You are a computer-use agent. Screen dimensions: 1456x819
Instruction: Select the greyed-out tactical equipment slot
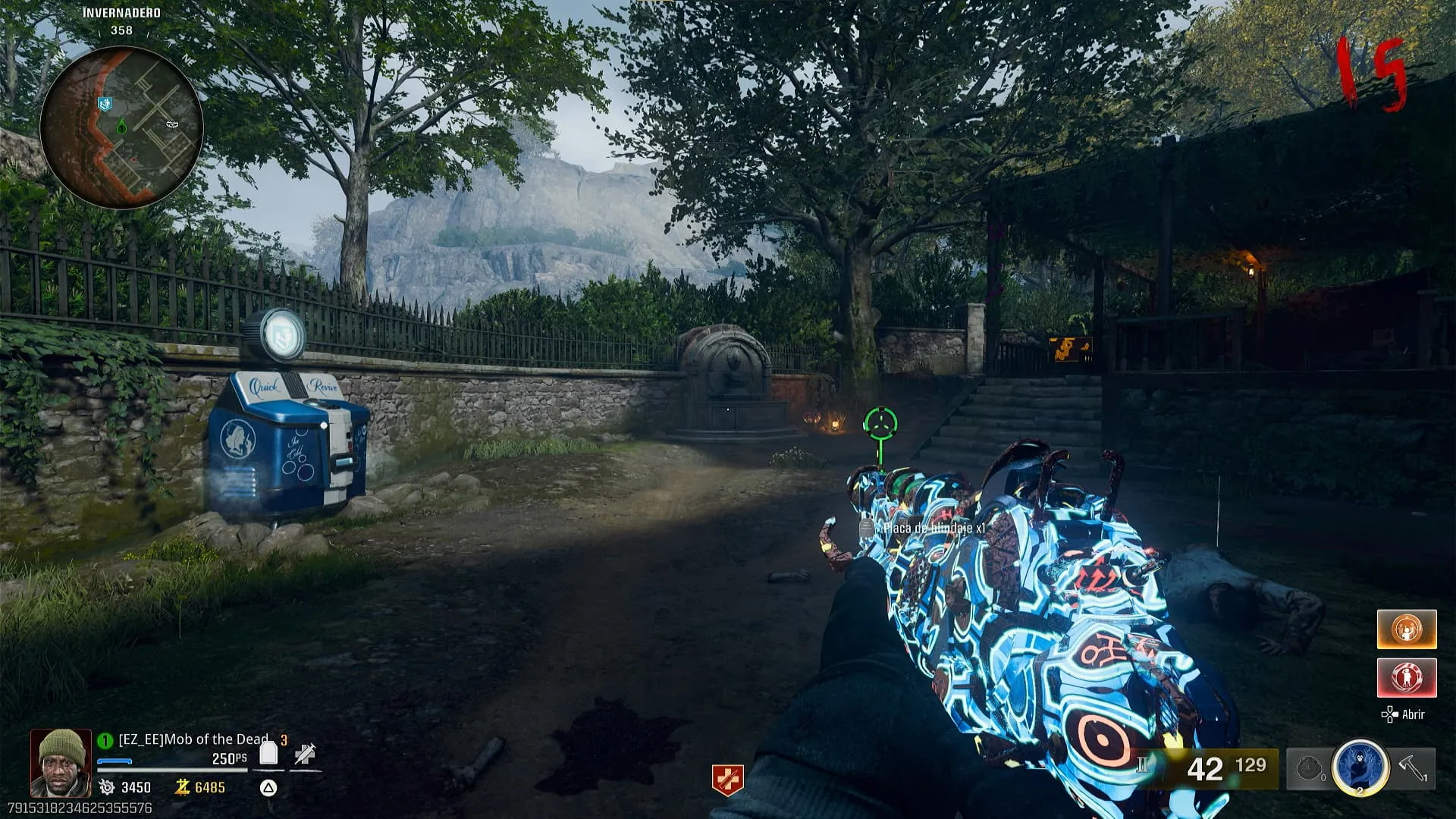1309,769
